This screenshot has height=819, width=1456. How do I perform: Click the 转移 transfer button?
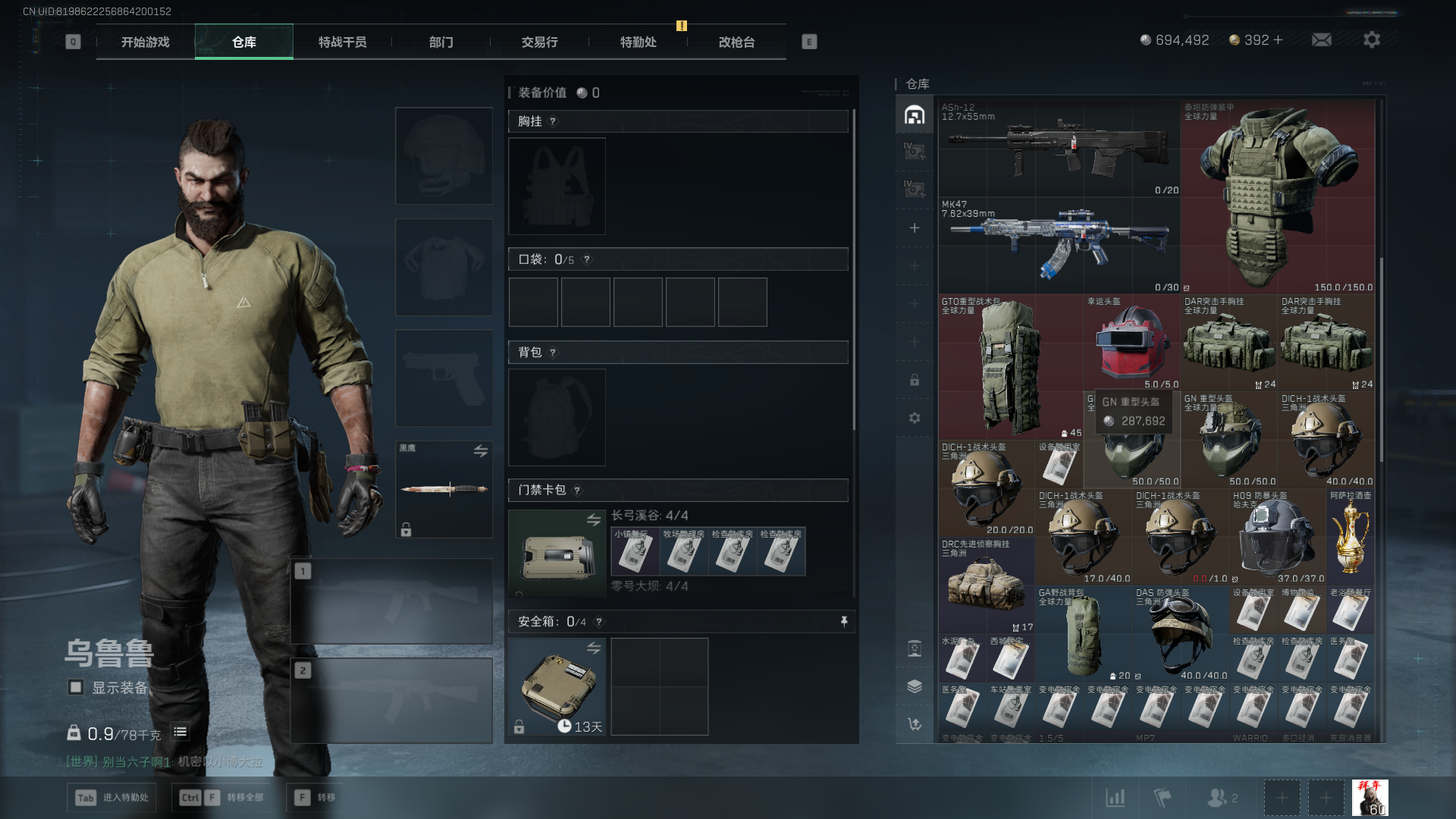315,798
